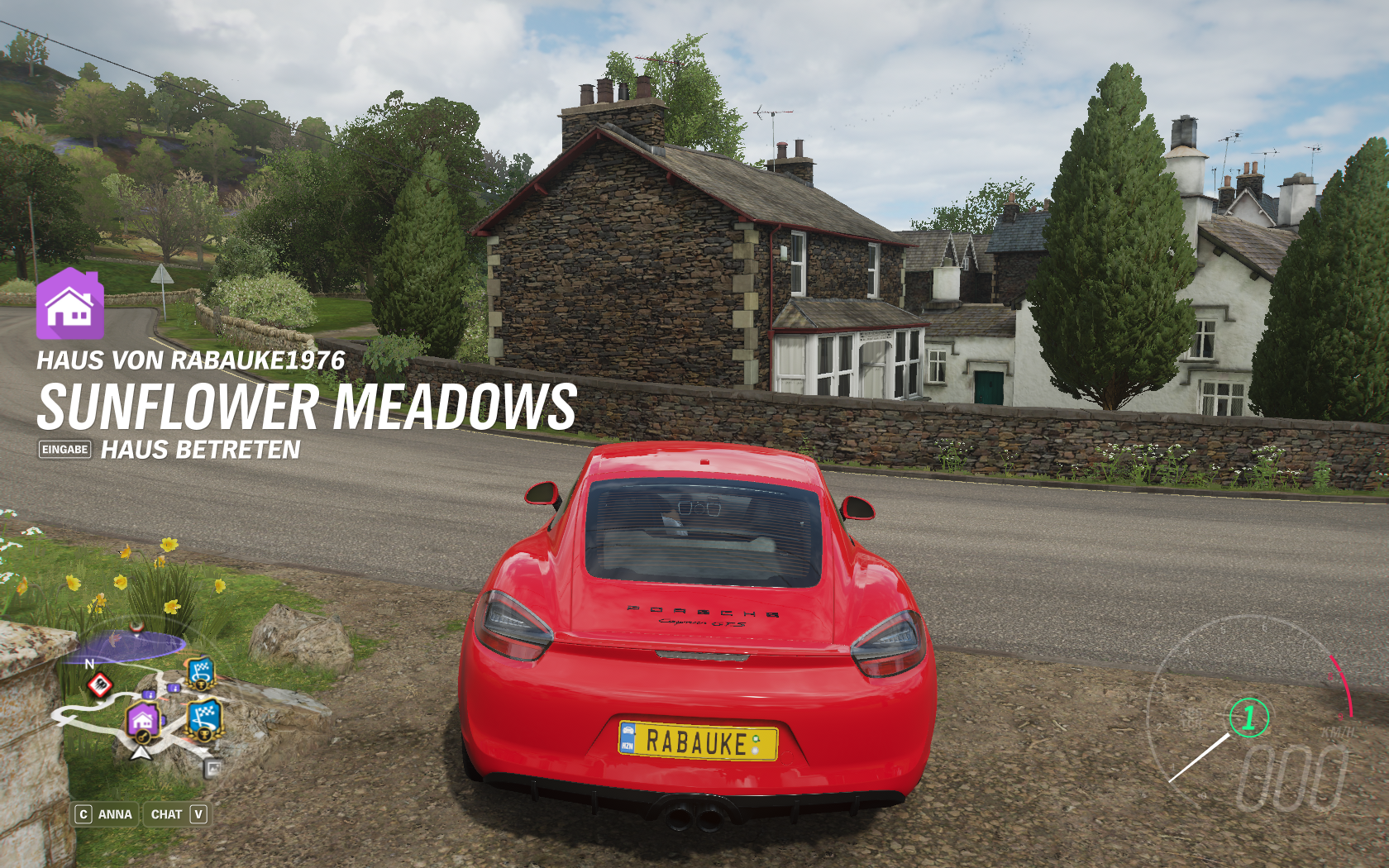The image size is (1389, 868).
Task: Click the white player arrow on minimap
Action: point(141,752)
